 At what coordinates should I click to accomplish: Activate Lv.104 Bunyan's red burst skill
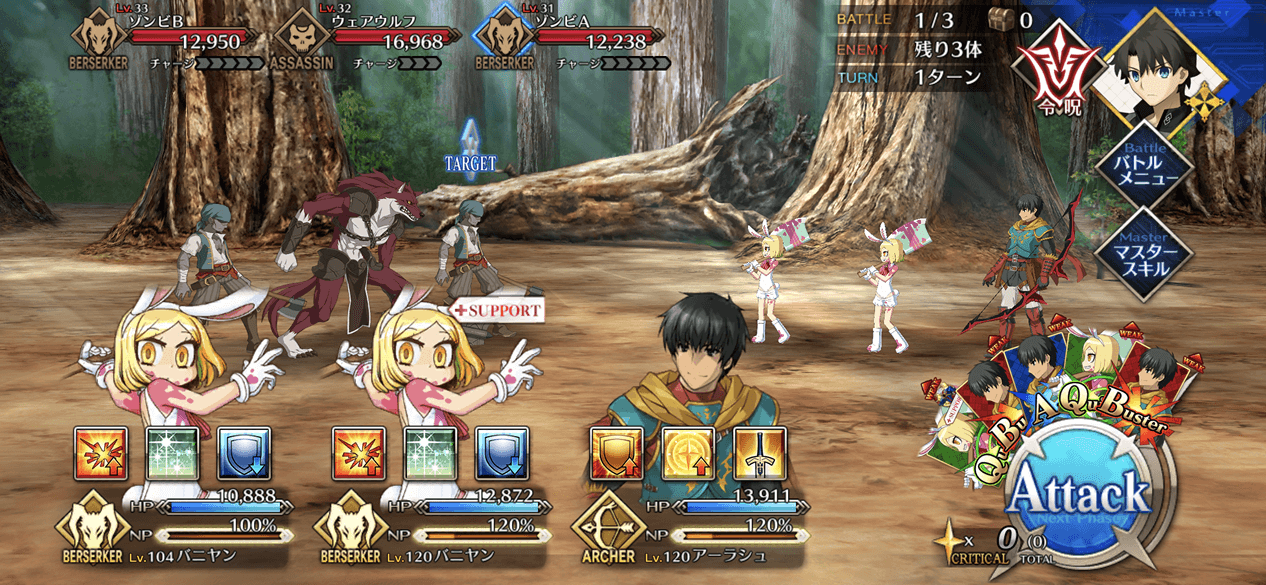[x=100, y=454]
